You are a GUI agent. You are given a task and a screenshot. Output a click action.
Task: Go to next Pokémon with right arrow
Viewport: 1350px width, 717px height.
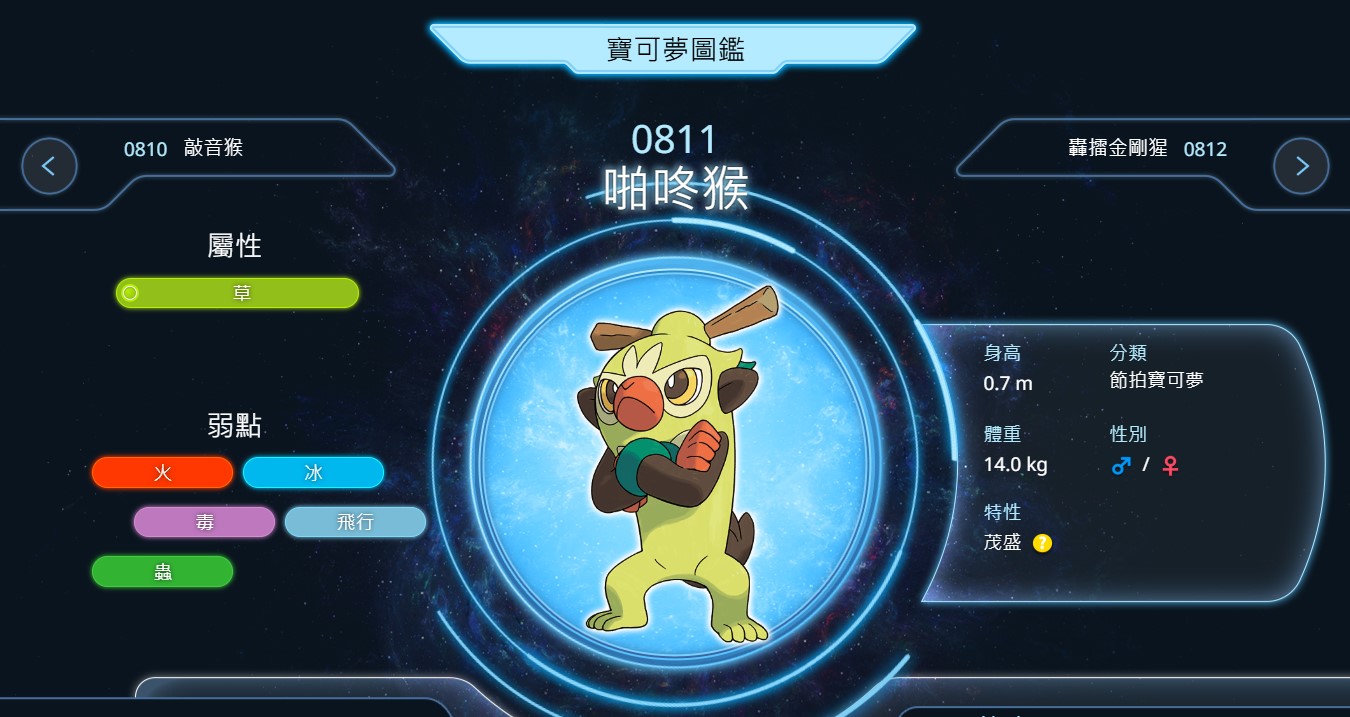[1300, 166]
